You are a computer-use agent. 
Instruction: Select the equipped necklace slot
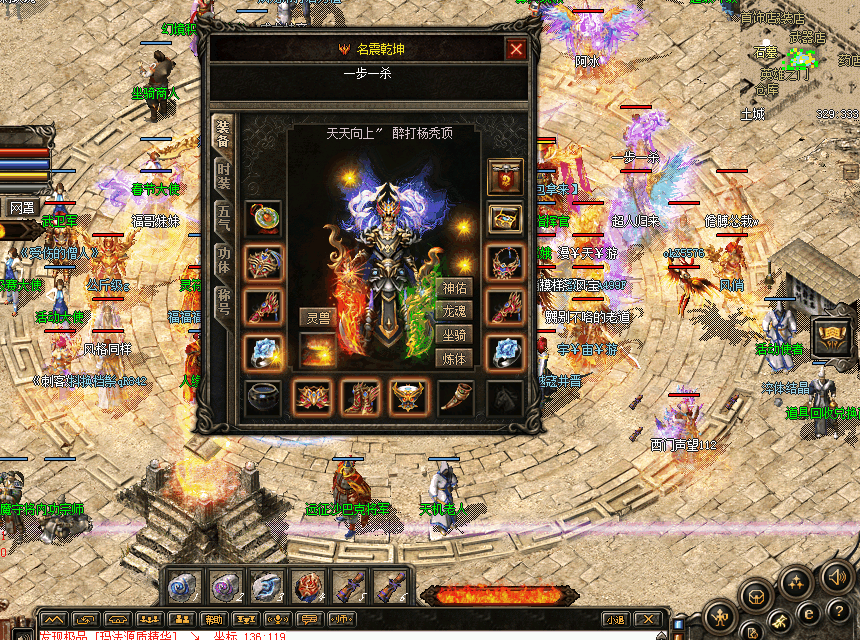[x=505, y=263]
